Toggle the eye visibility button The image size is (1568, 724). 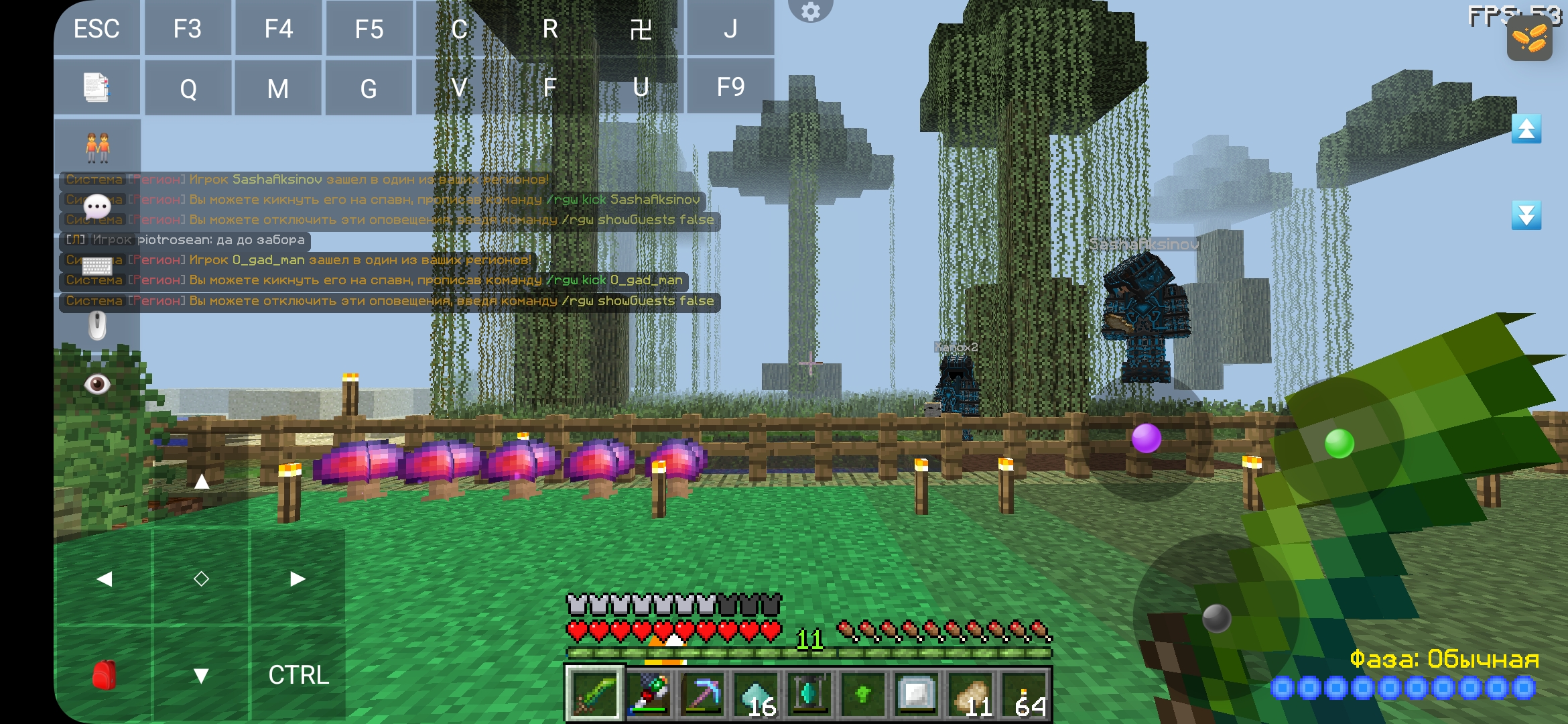(x=97, y=384)
